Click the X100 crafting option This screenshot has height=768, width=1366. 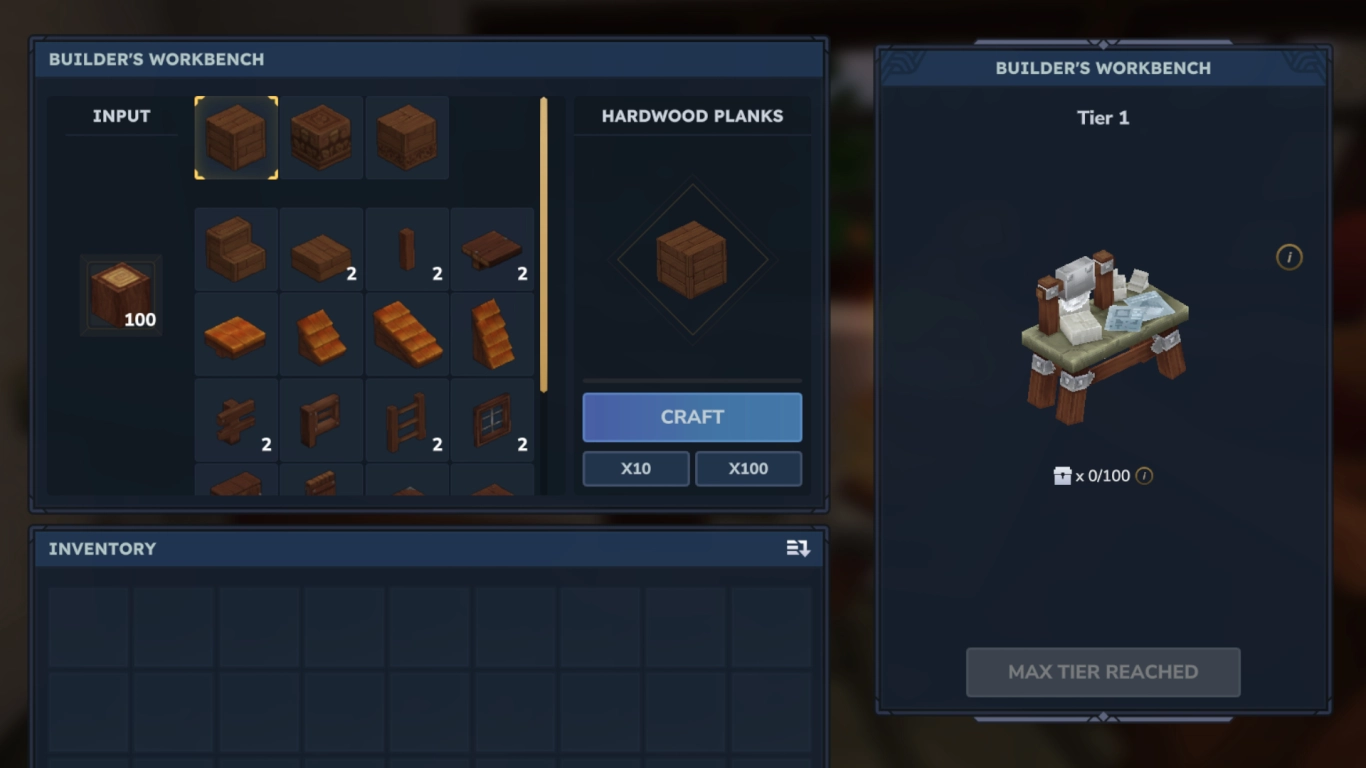(748, 468)
